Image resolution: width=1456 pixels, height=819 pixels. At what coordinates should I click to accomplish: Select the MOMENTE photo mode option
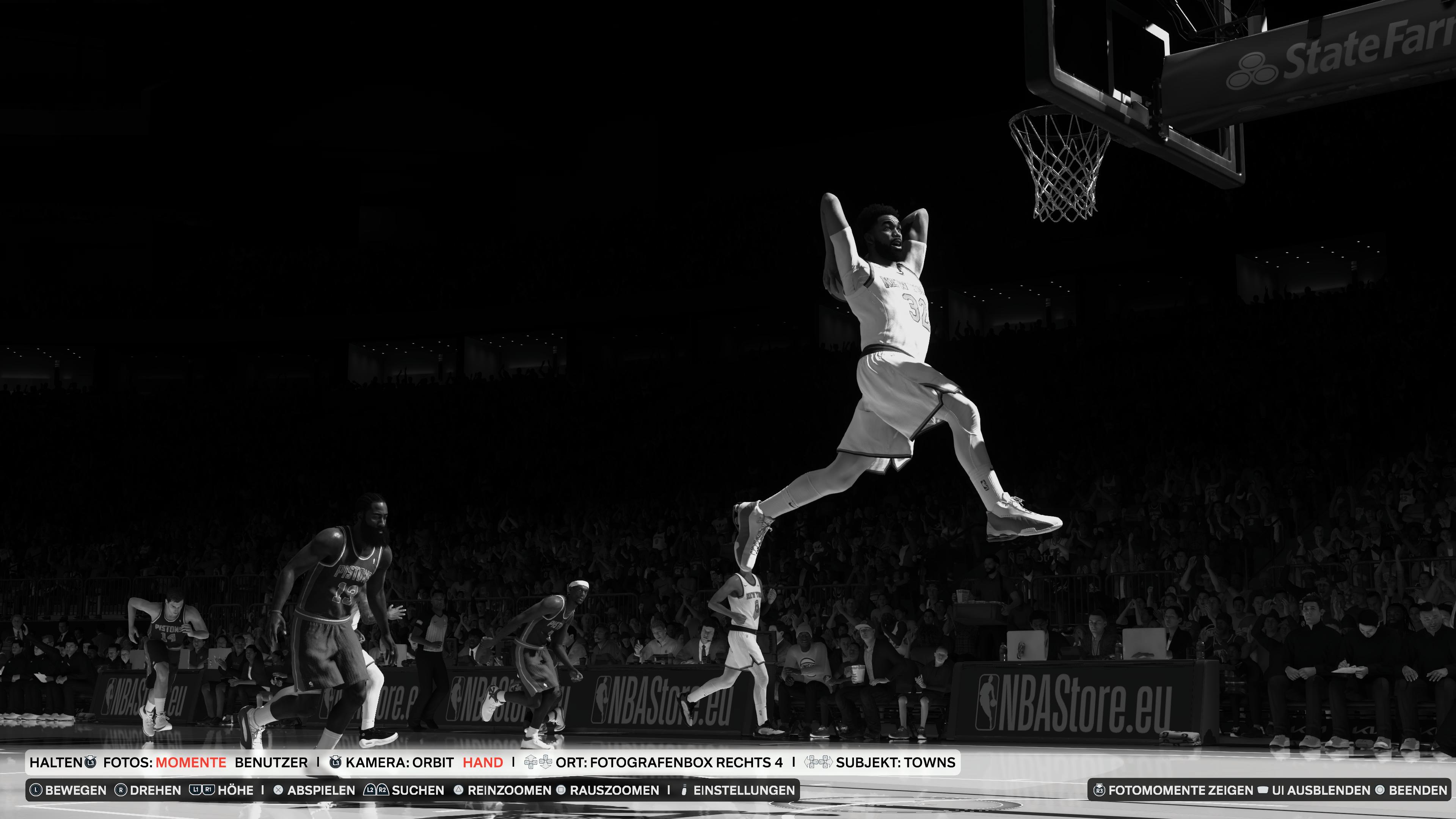(190, 763)
